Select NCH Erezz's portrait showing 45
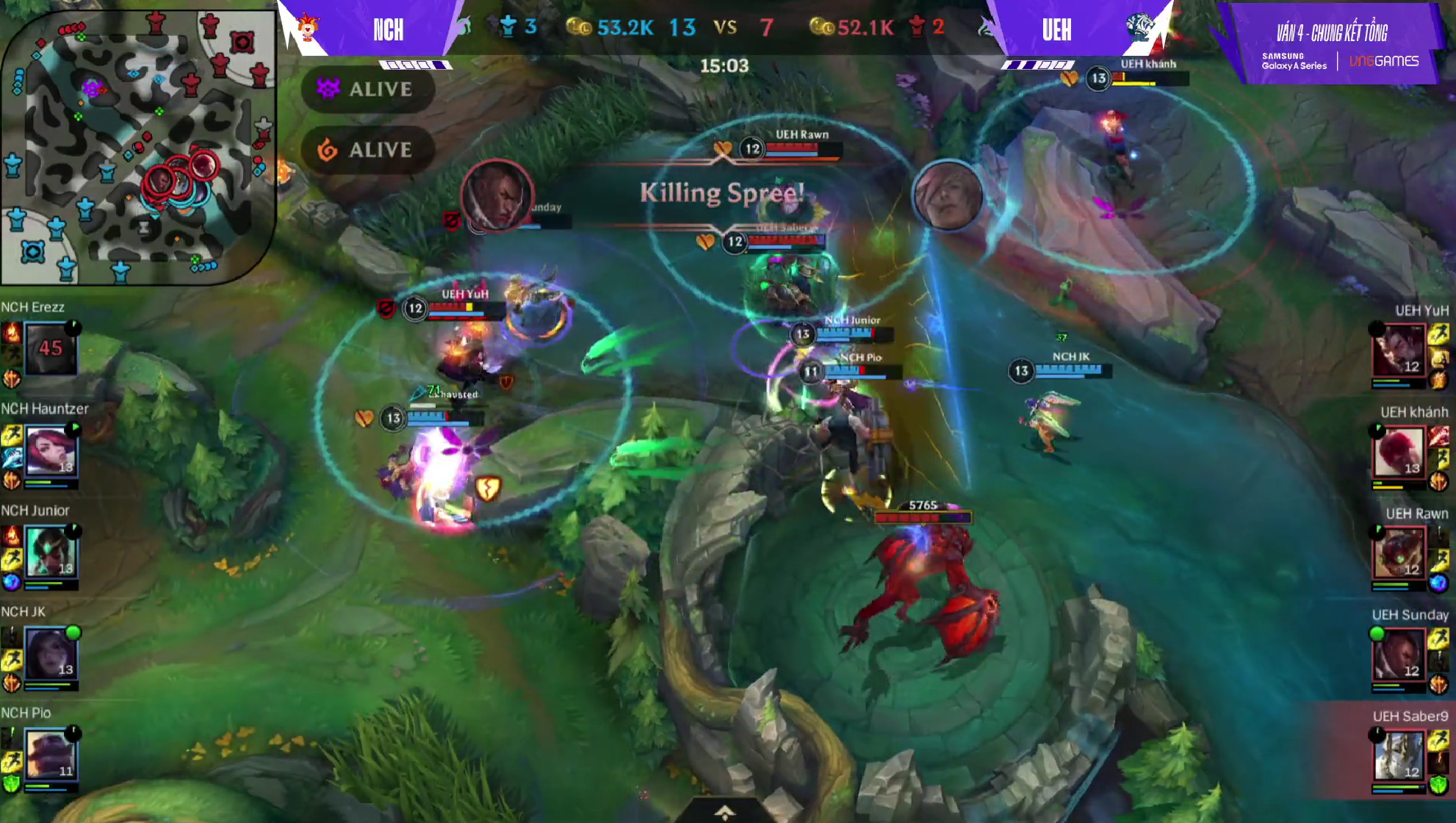The height and width of the screenshot is (823, 1456). tap(51, 348)
